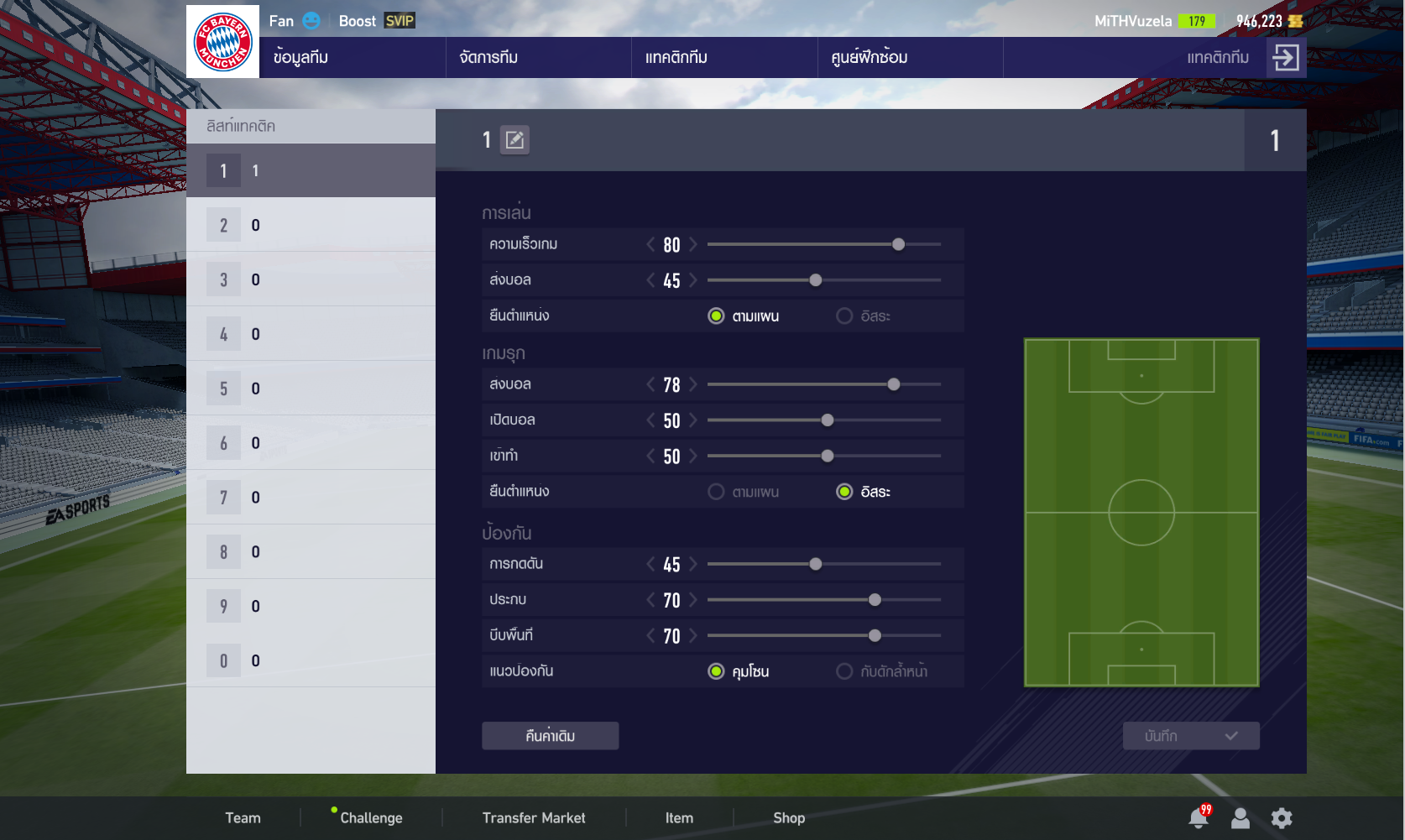Open the Transfer Market menu
The width and height of the screenshot is (1405, 840).
click(534, 818)
